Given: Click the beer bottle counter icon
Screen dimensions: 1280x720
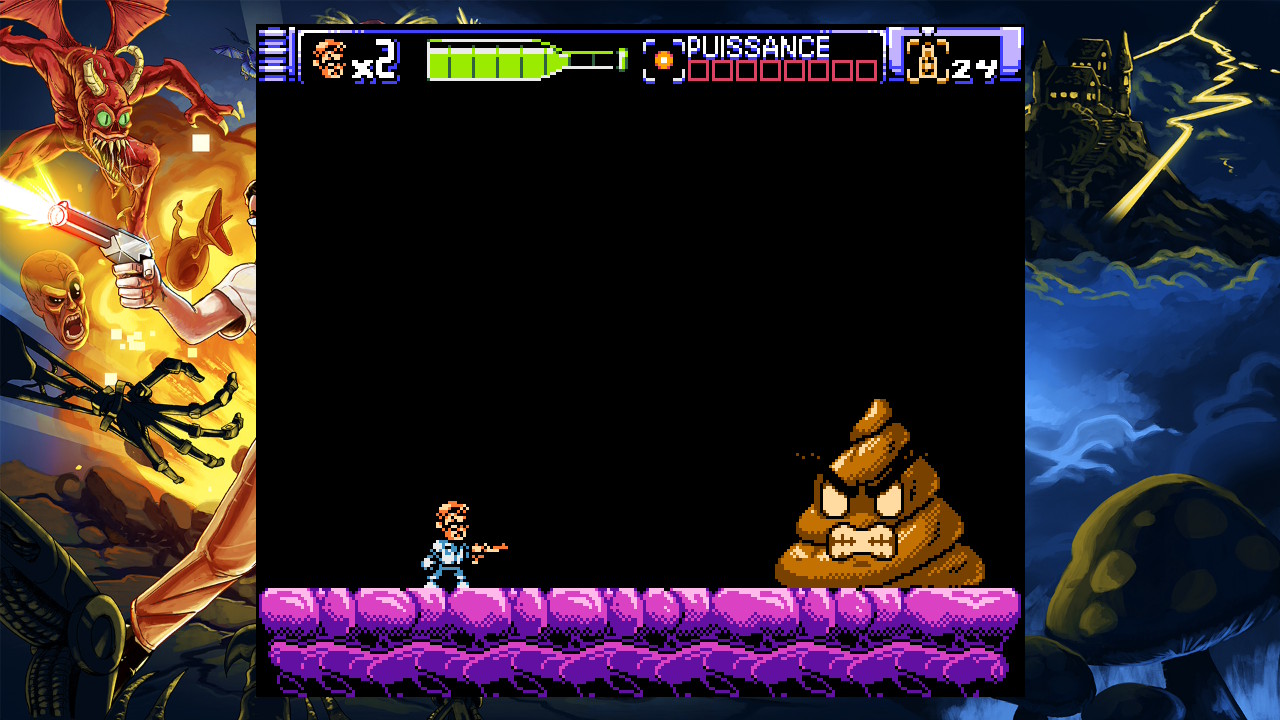Looking at the screenshot, I should [x=927, y=59].
